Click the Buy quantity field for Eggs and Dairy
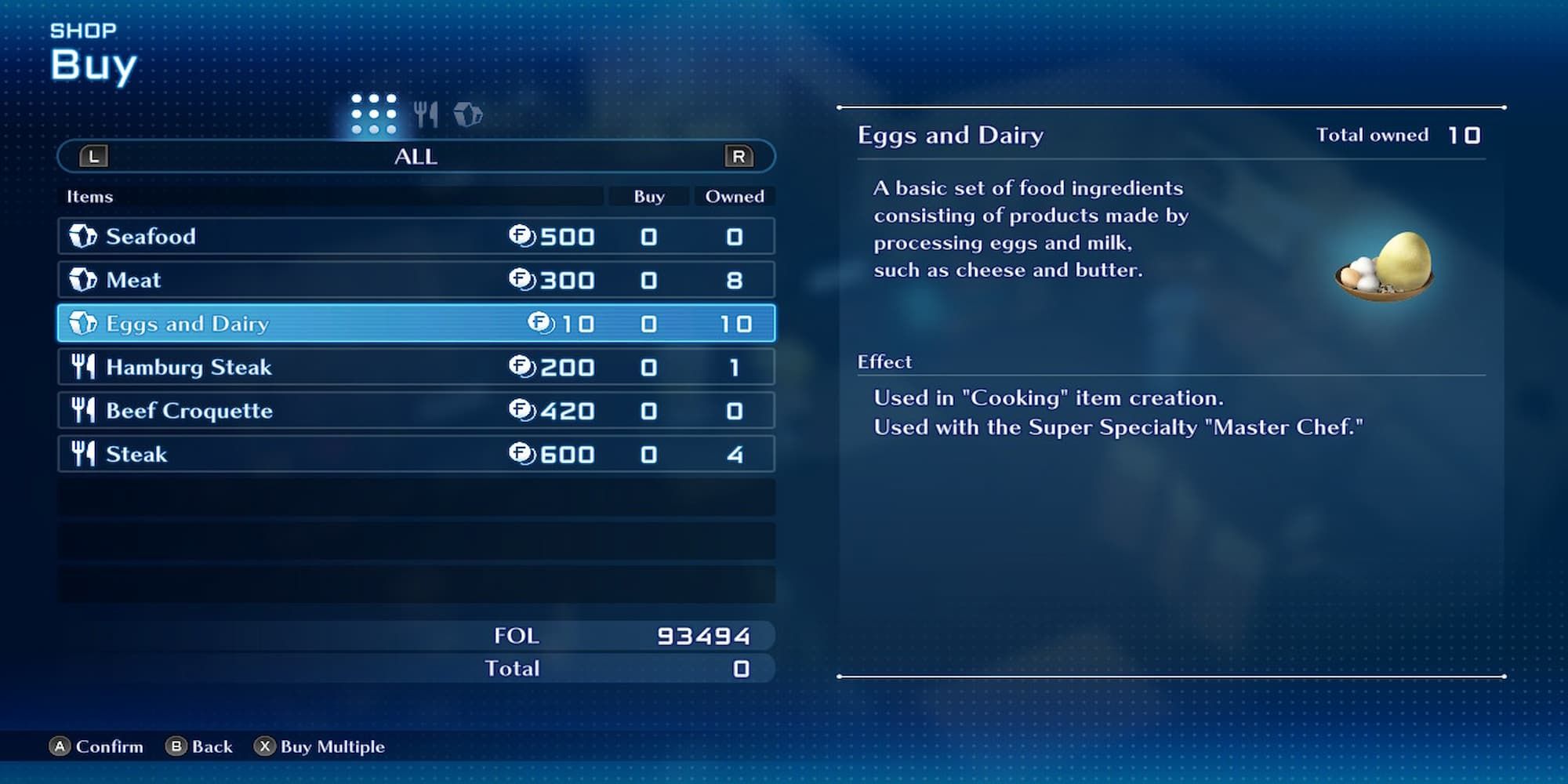The height and width of the screenshot is (784, 1568). tap(648, 323)
